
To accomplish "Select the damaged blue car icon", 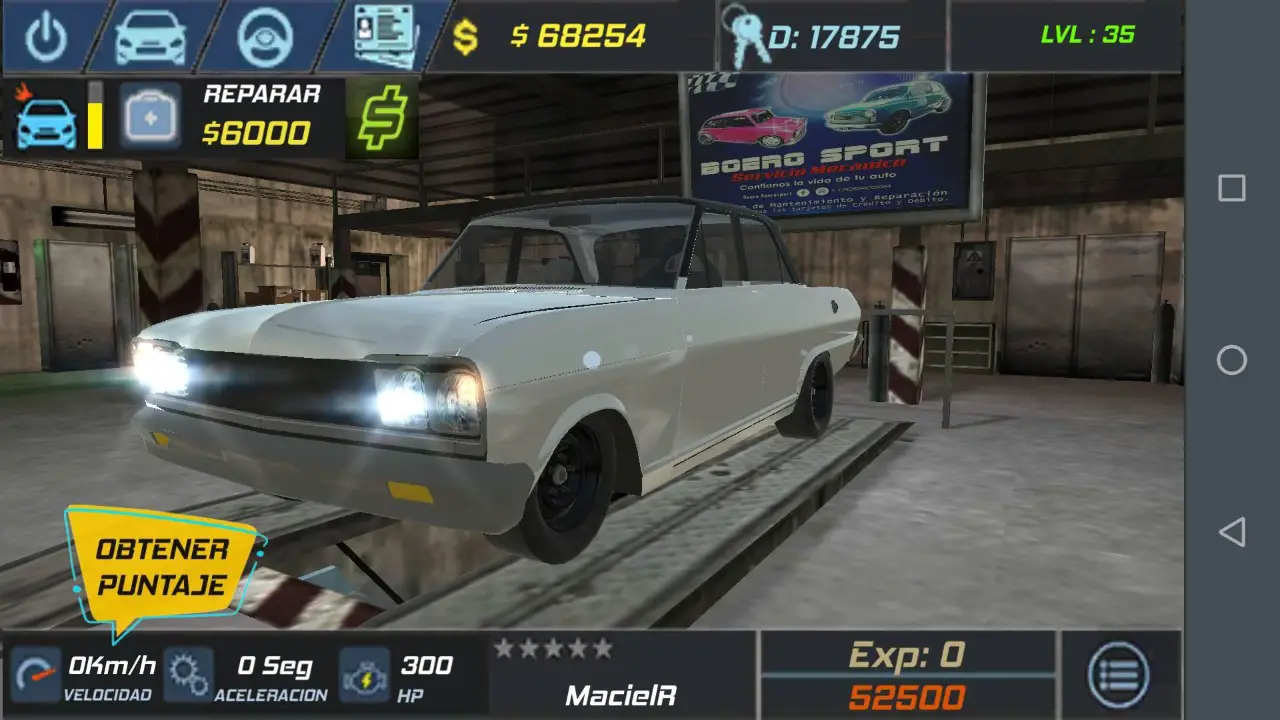I will [x=46, y=122].
